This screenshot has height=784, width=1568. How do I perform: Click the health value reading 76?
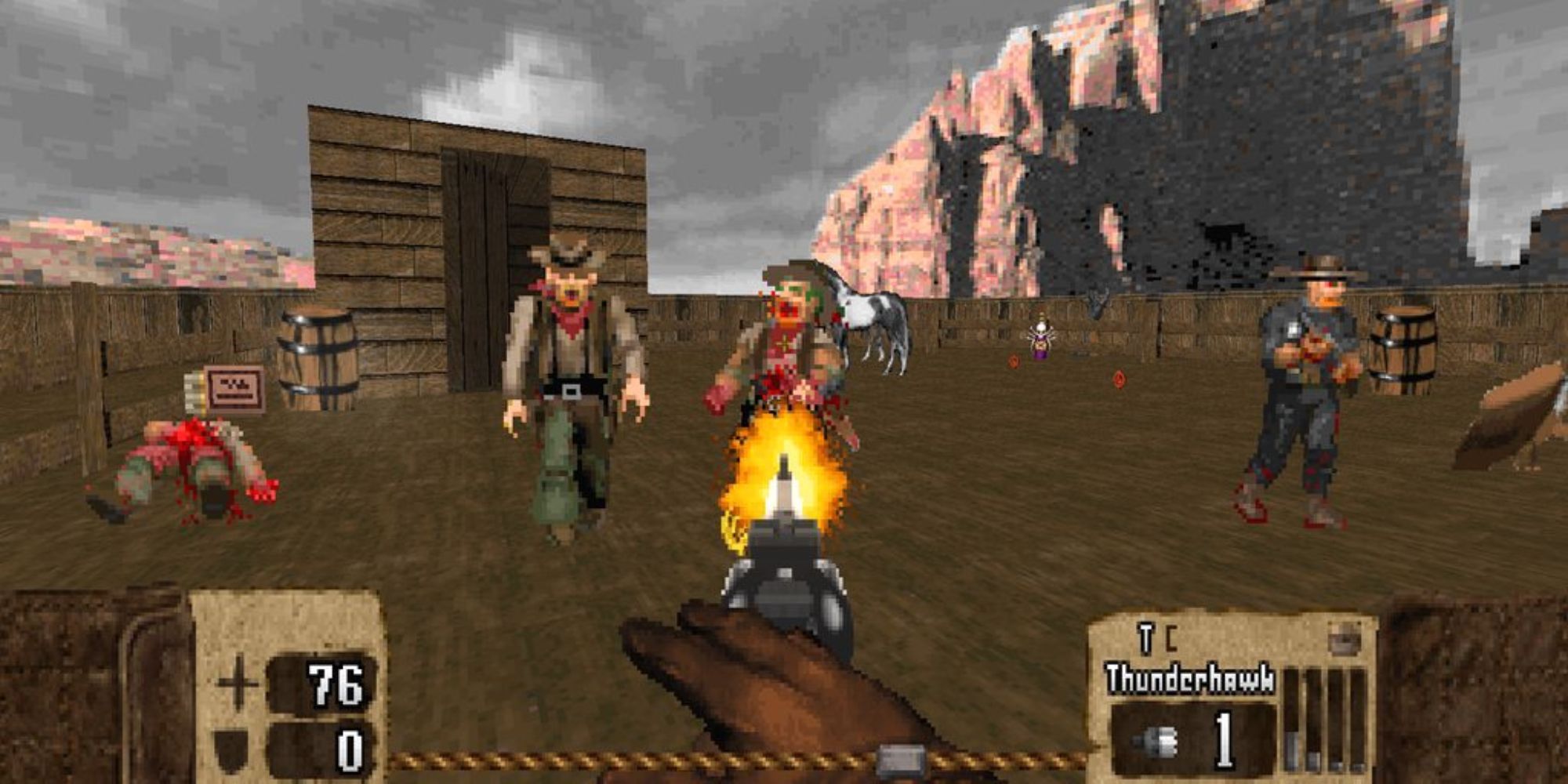pyautogui.click(x=335, y=684)
